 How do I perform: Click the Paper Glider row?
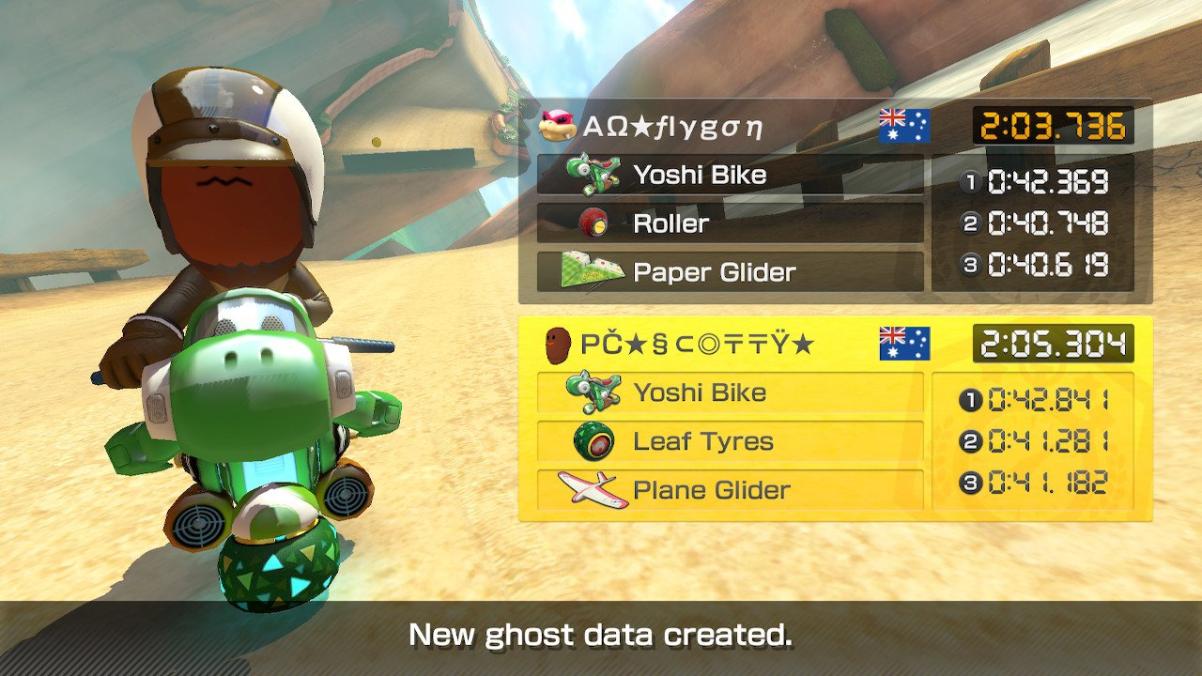(x=730, y=272)
